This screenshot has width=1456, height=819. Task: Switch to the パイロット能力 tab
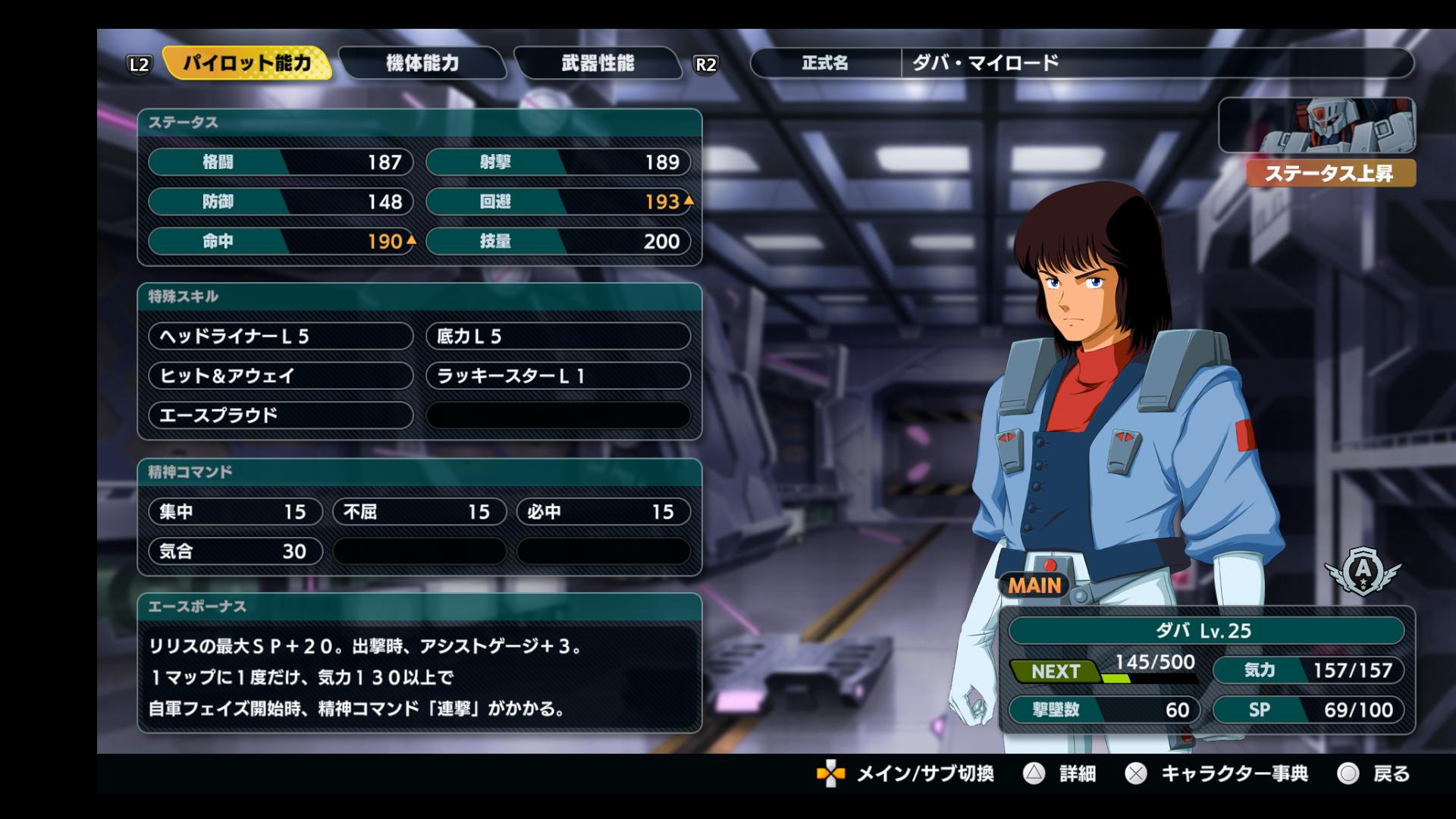pyautogui.click(x=247, y=63)
